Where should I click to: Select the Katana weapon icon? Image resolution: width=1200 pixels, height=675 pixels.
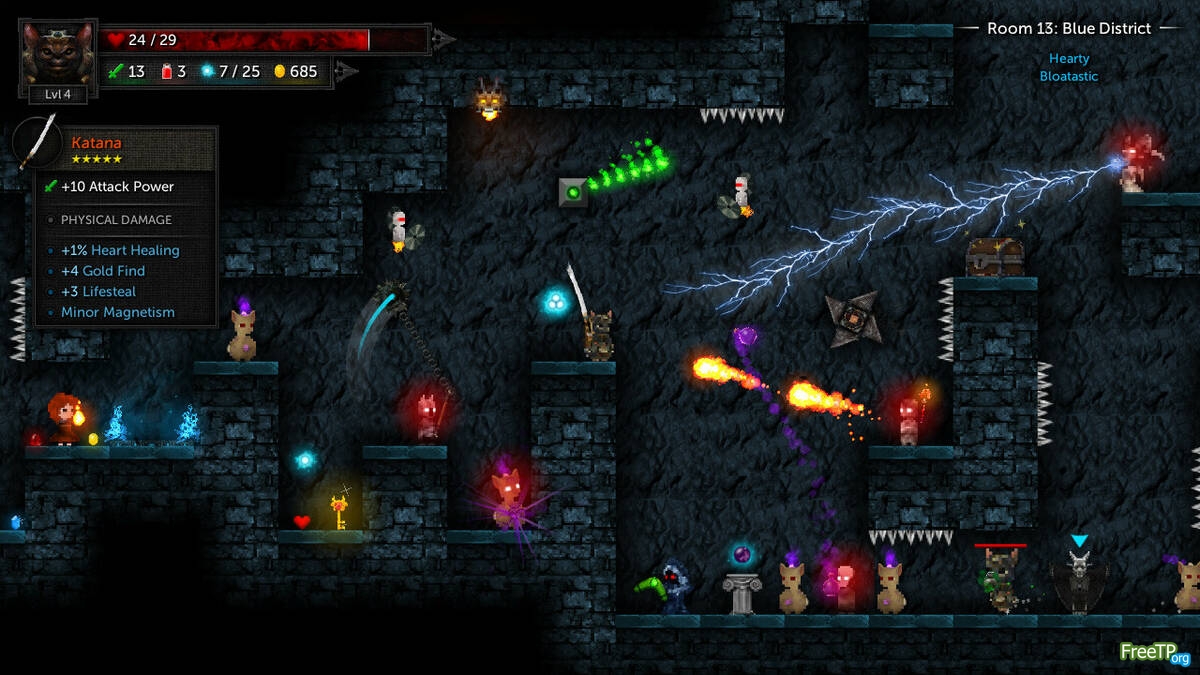pos(38,143)
